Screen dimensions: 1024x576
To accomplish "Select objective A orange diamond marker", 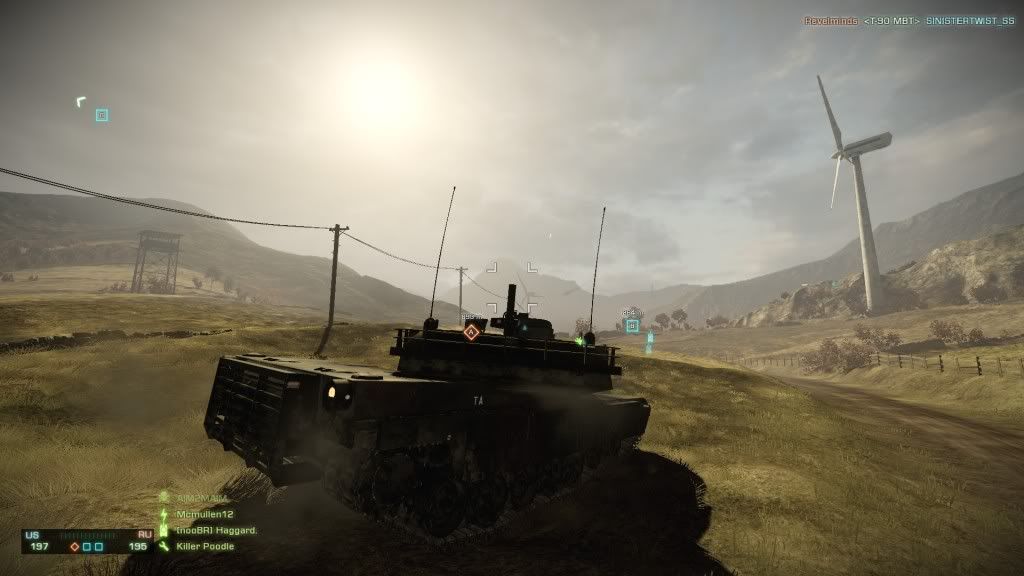I will [x=471, y=331].
